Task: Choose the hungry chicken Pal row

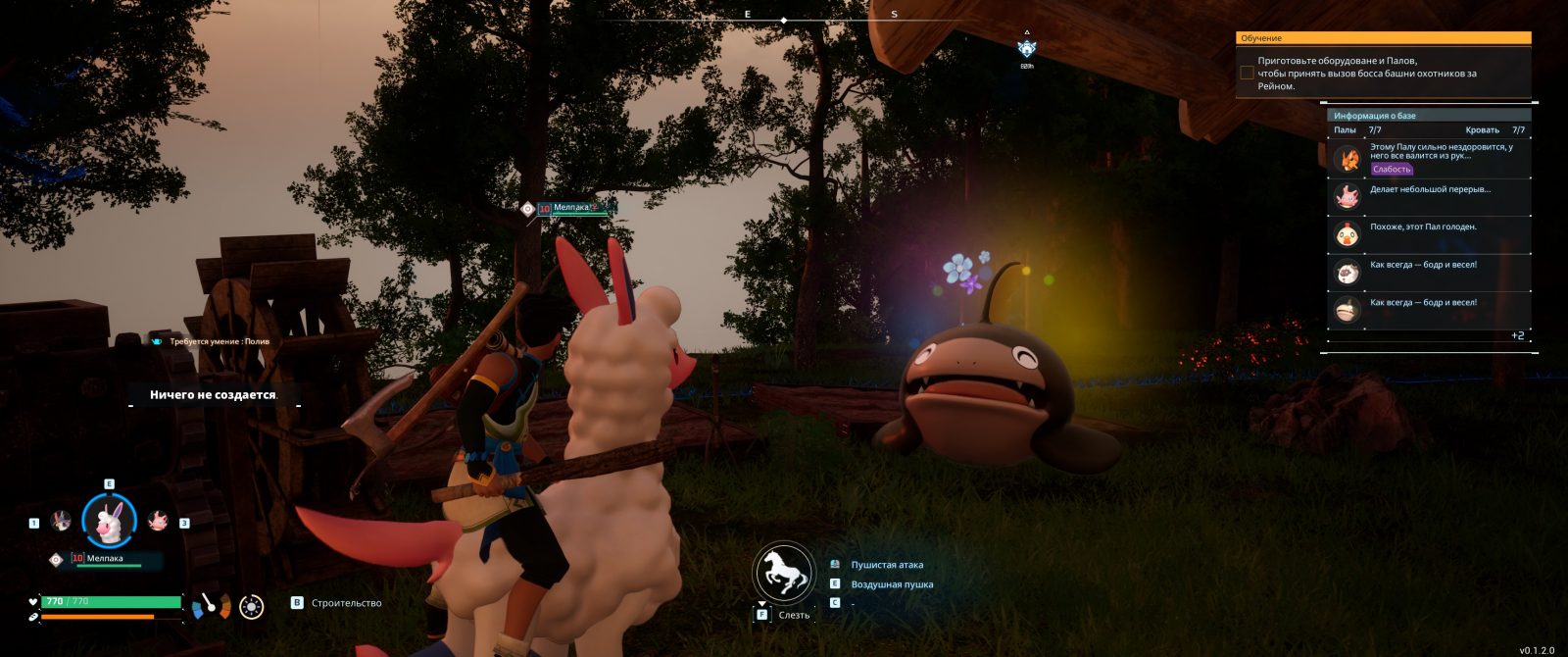Action: click(x=1429, y=234)
